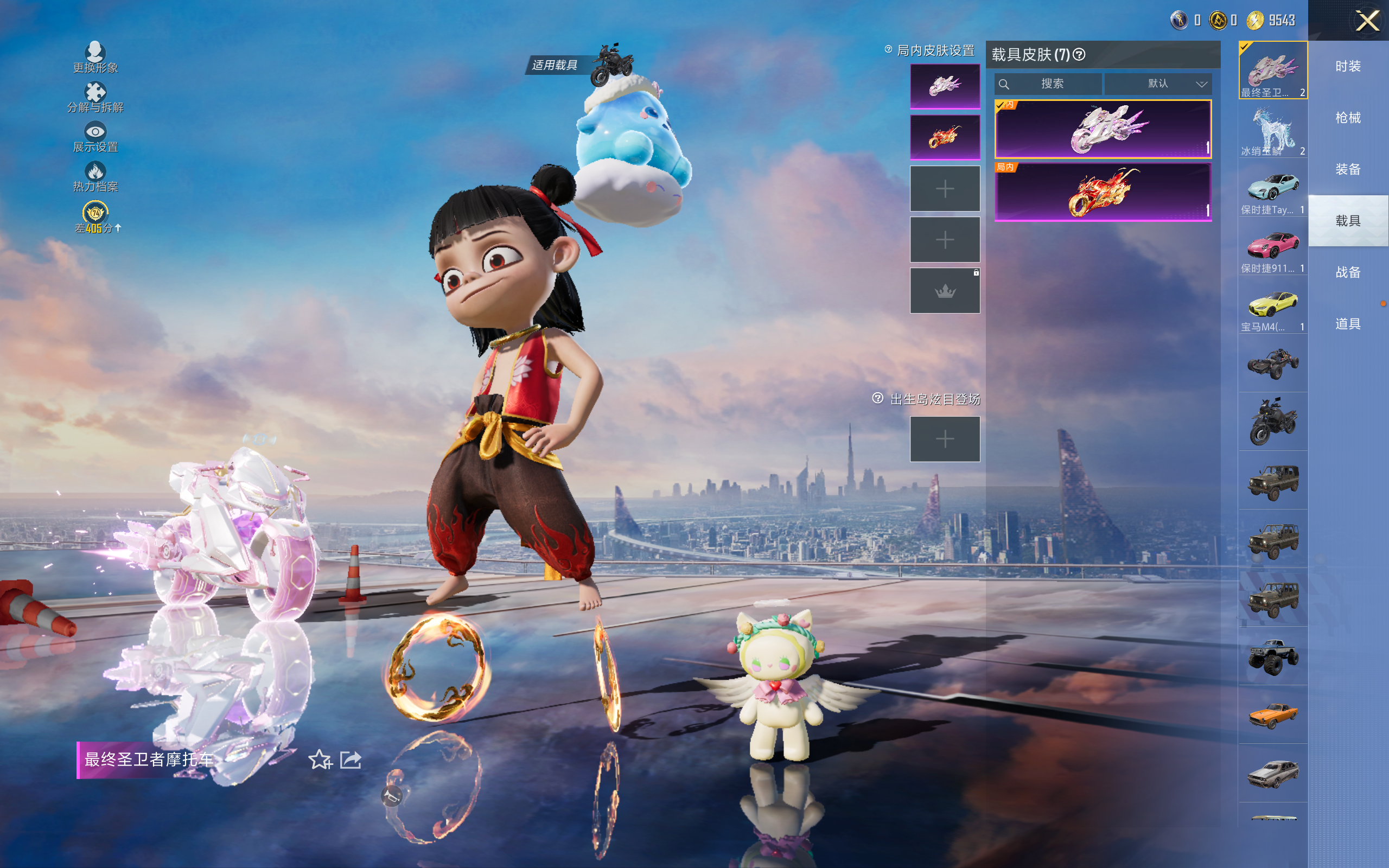Switch to the 时装 outfit tab
Screen dimensions: 1389x868
pos(1348,67)
